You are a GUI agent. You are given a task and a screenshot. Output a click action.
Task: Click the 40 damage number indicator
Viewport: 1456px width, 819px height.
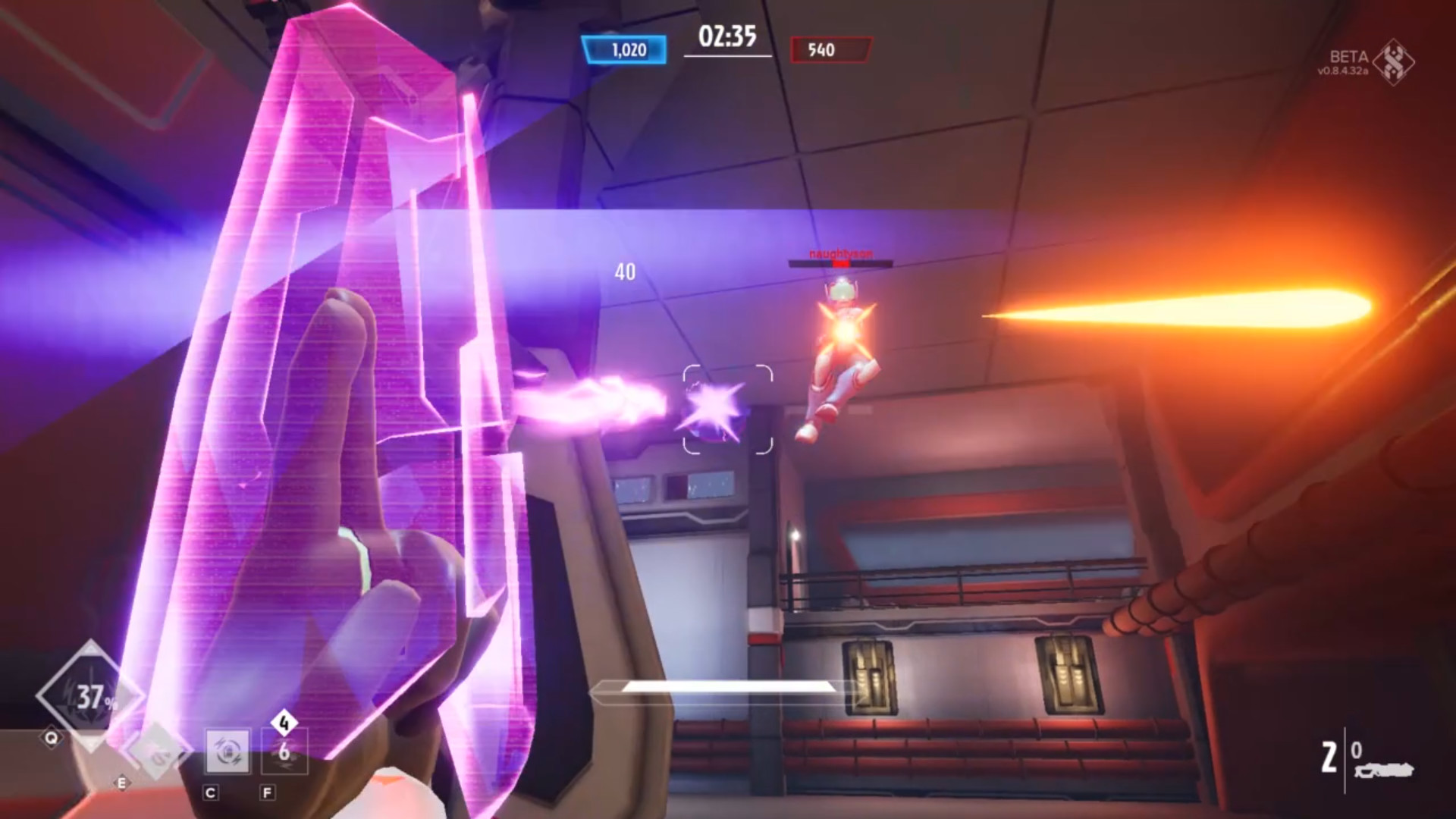click(625, 273)
